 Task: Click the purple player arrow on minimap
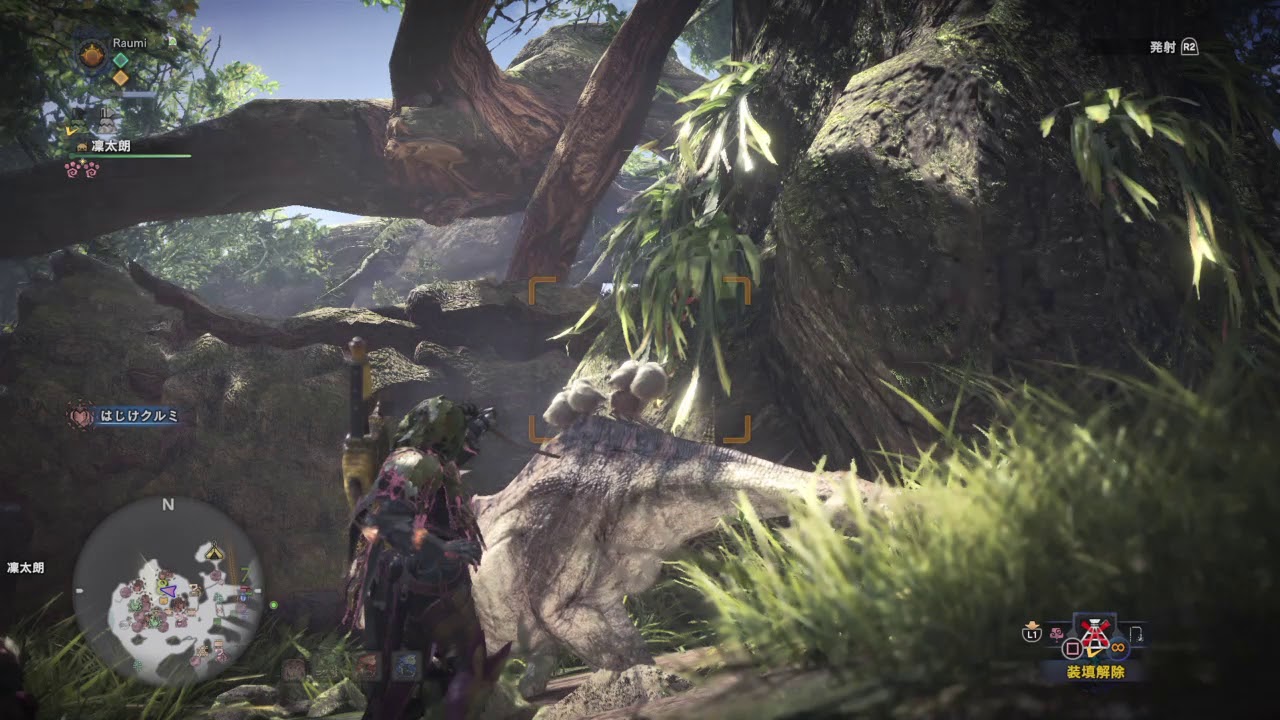point(169,591)
